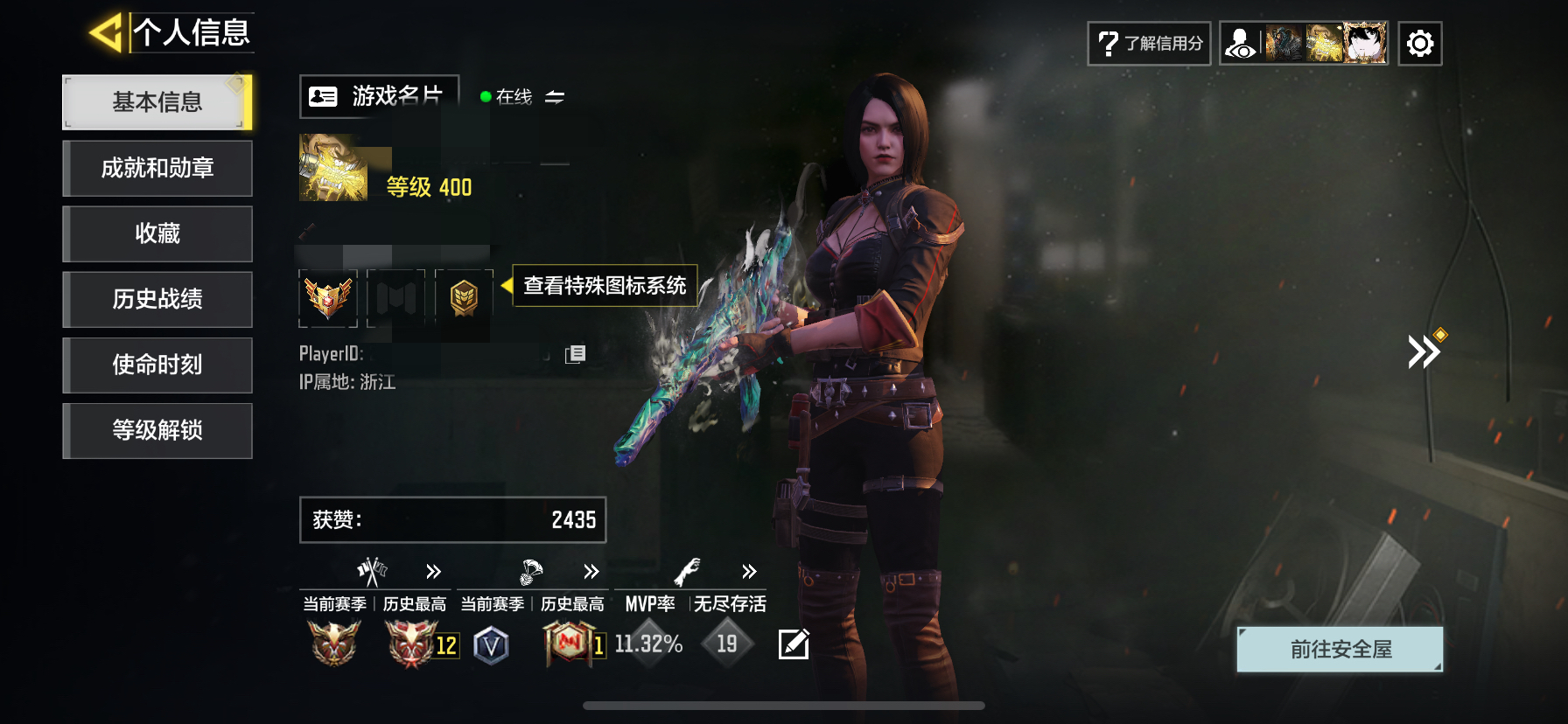The image size is (1568, 724).
Task: Select the 历史战绩 tab
Action: pos(157,299)
